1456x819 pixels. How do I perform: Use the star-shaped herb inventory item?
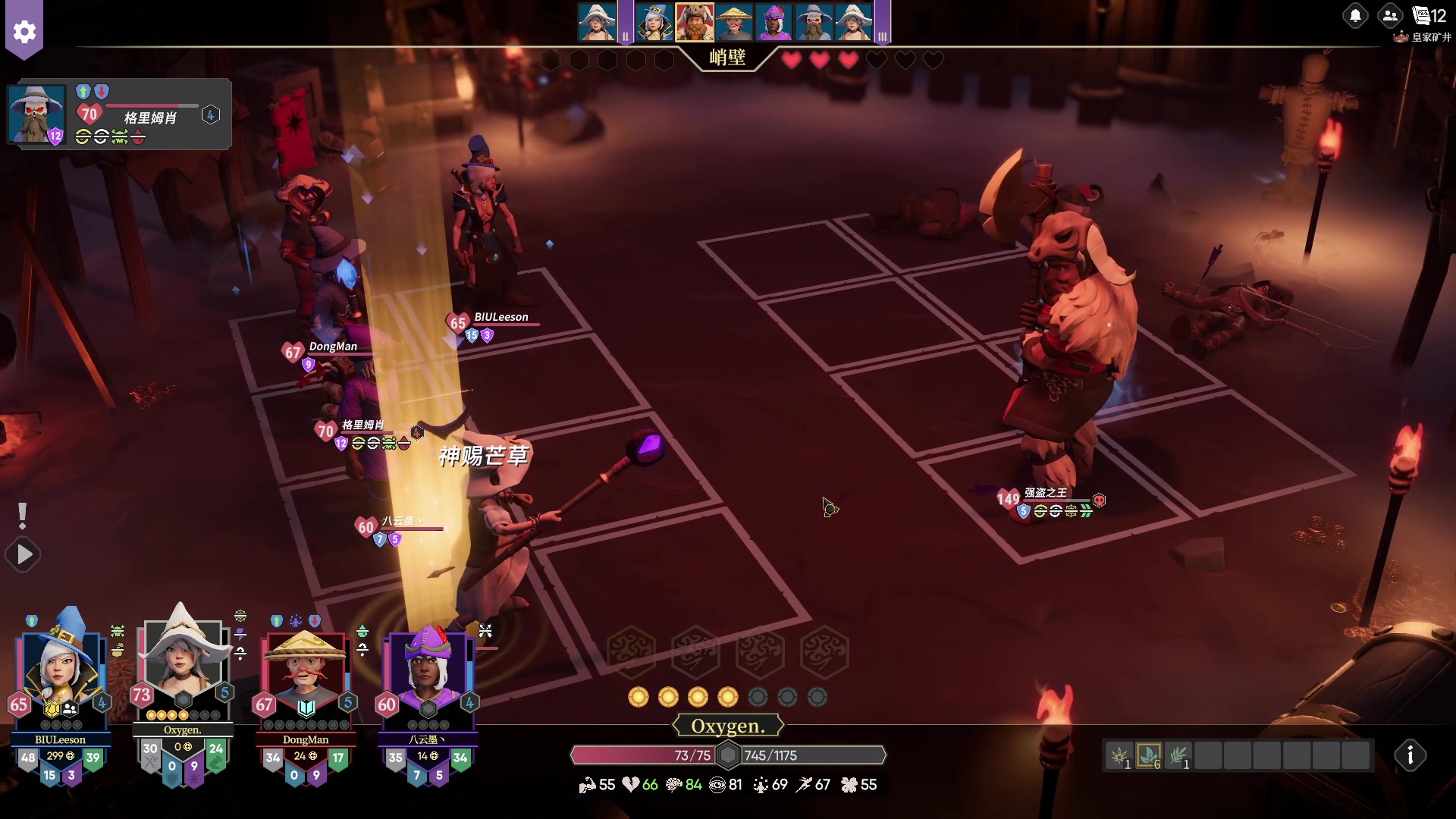pyautogui.click(x=1119, y=755)
